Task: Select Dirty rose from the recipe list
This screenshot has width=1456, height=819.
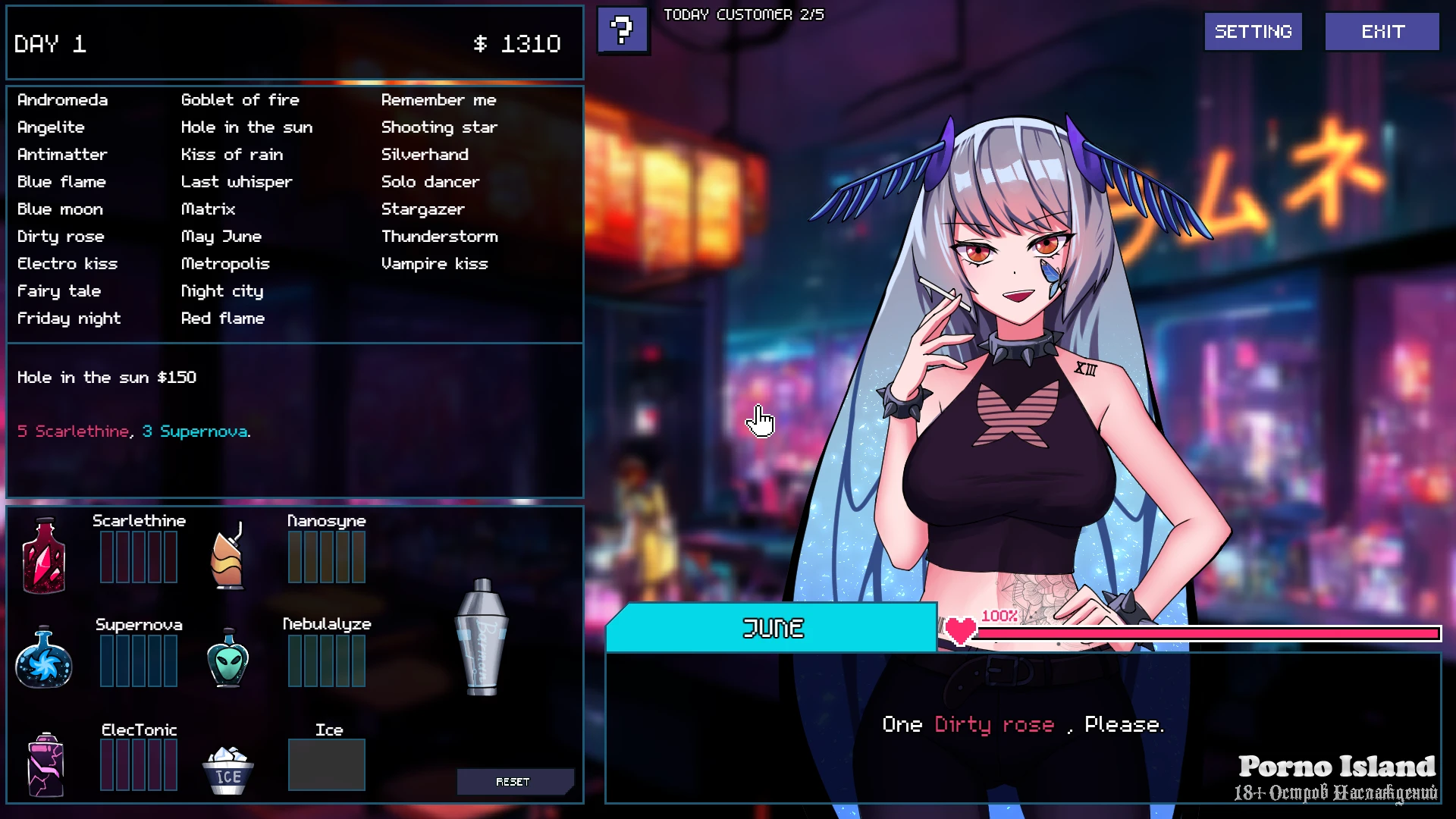Action: (x=61, y=237)
